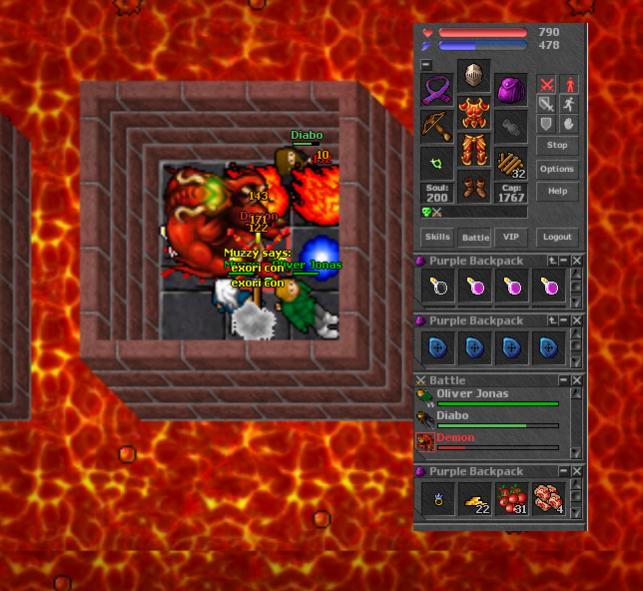Click the Stop button
The width and height of the screenshot is (643, 591).
click(557, 146)
